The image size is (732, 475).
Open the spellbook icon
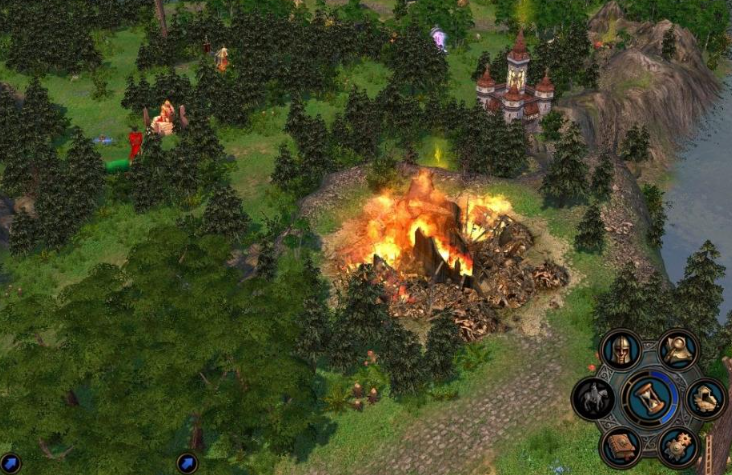coord(620,445)
